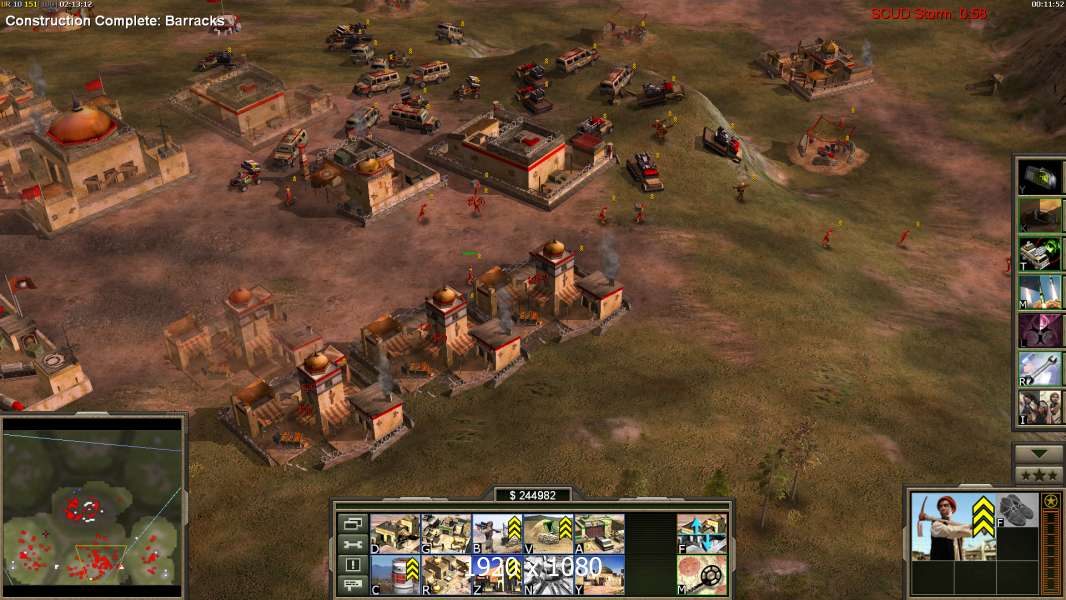Choose the build icon with hotkey G

446,534
